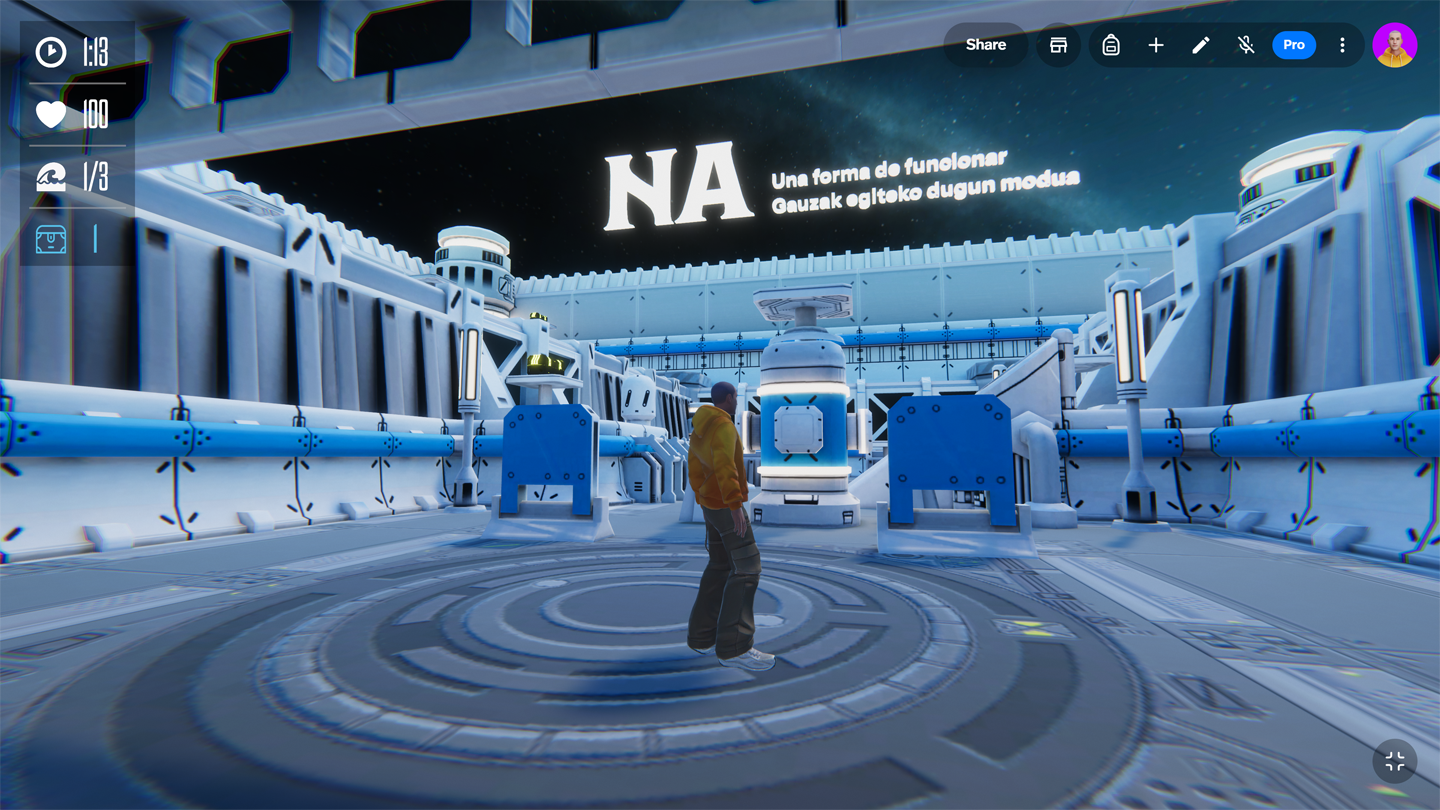Open the three-dot more options menu
Viewport: 1440px width, 810px height.
click(1342, 45)
